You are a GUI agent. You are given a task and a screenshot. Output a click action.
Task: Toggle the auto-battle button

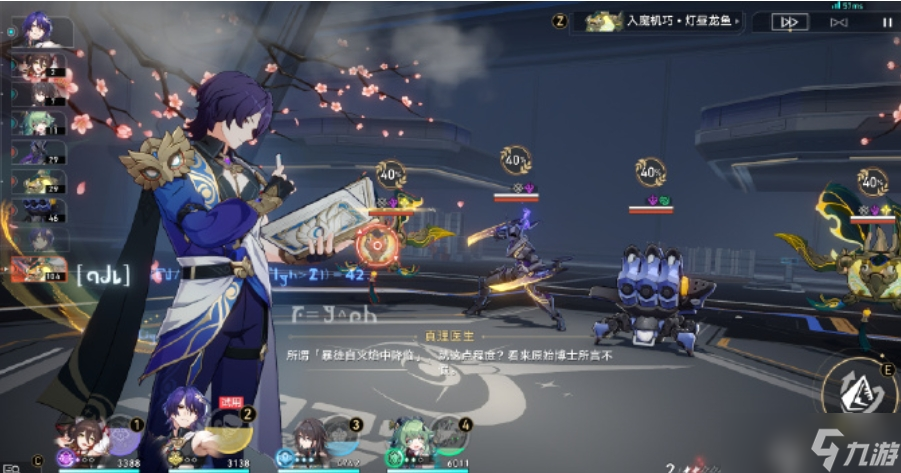[x=839, y=21]
